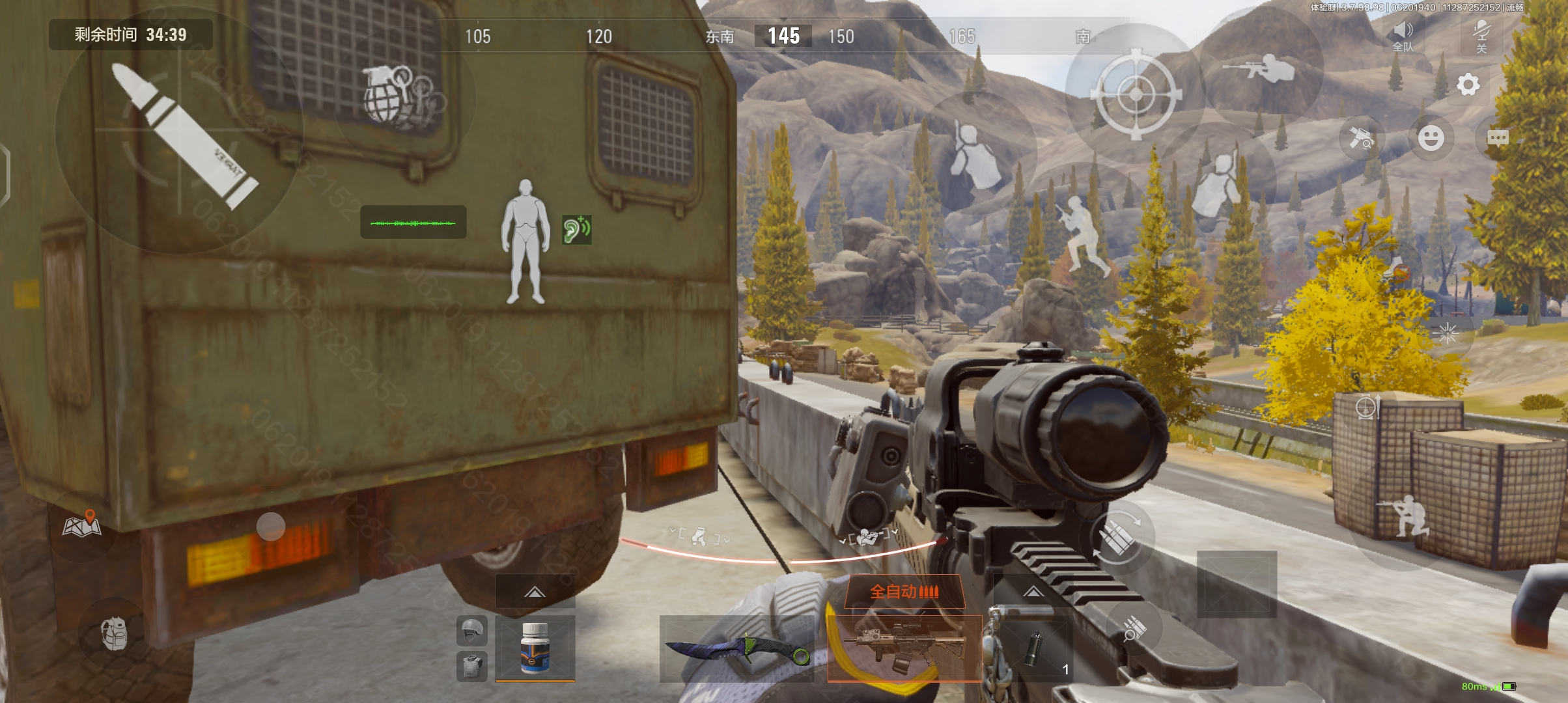Open the smiley emote wheel
The height and width of the screenshot is (703, 1568).
pyautogui.click(x=1431, y=138)
